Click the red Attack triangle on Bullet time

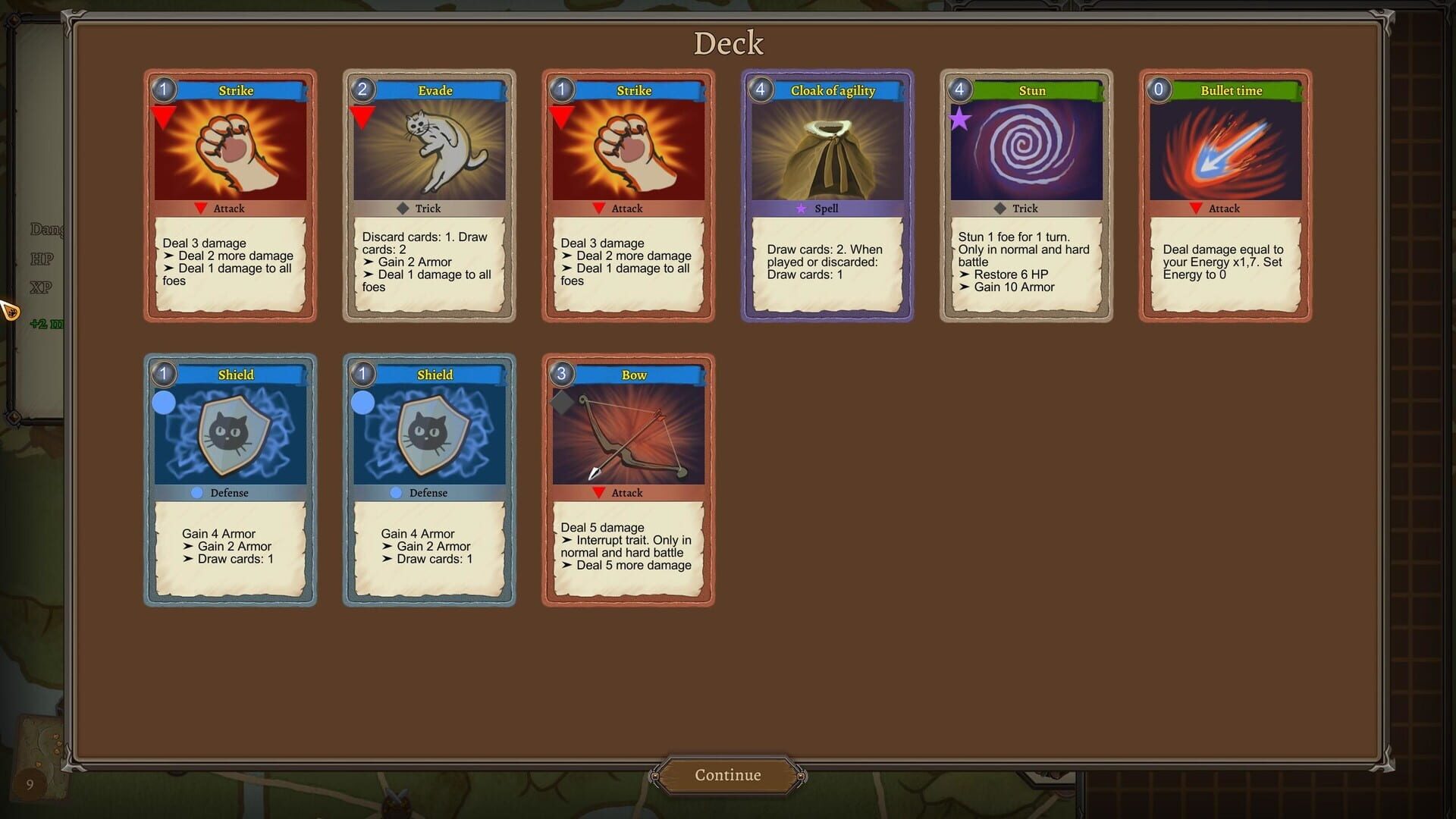pos(1197,209)
